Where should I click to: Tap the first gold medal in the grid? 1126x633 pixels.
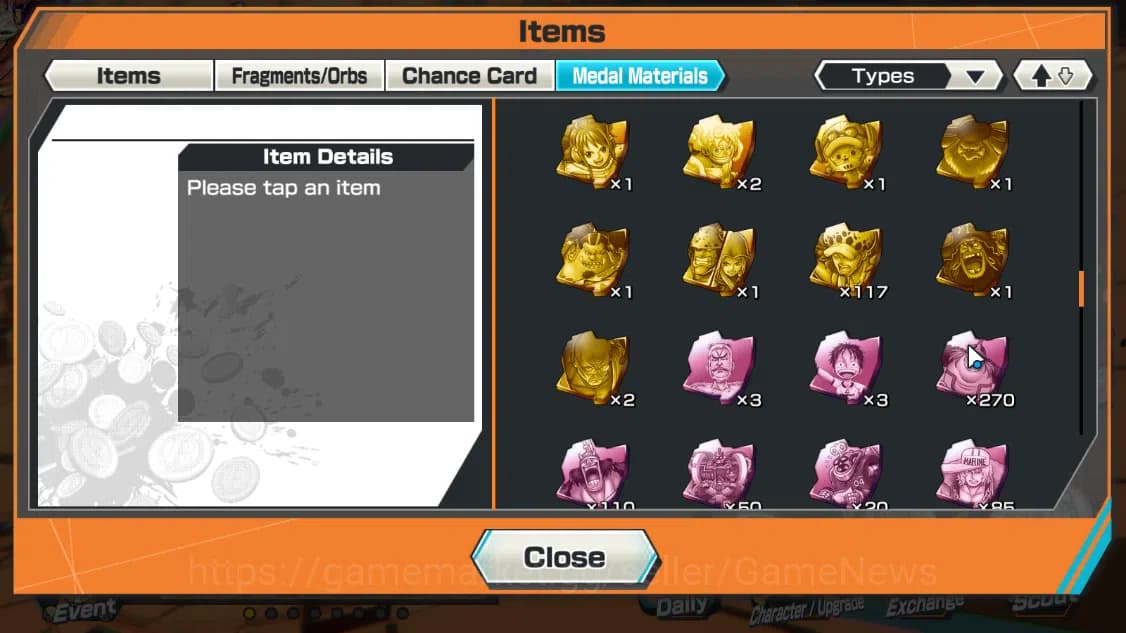click(593, 152)
